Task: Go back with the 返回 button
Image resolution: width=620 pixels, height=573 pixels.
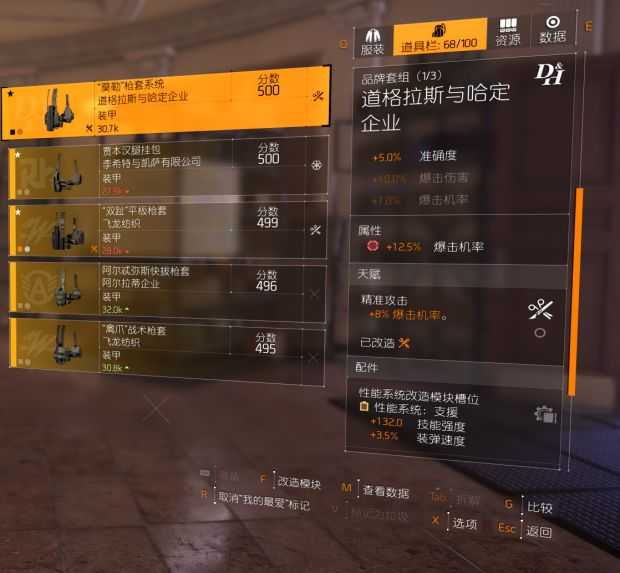Action: point(539,531)
